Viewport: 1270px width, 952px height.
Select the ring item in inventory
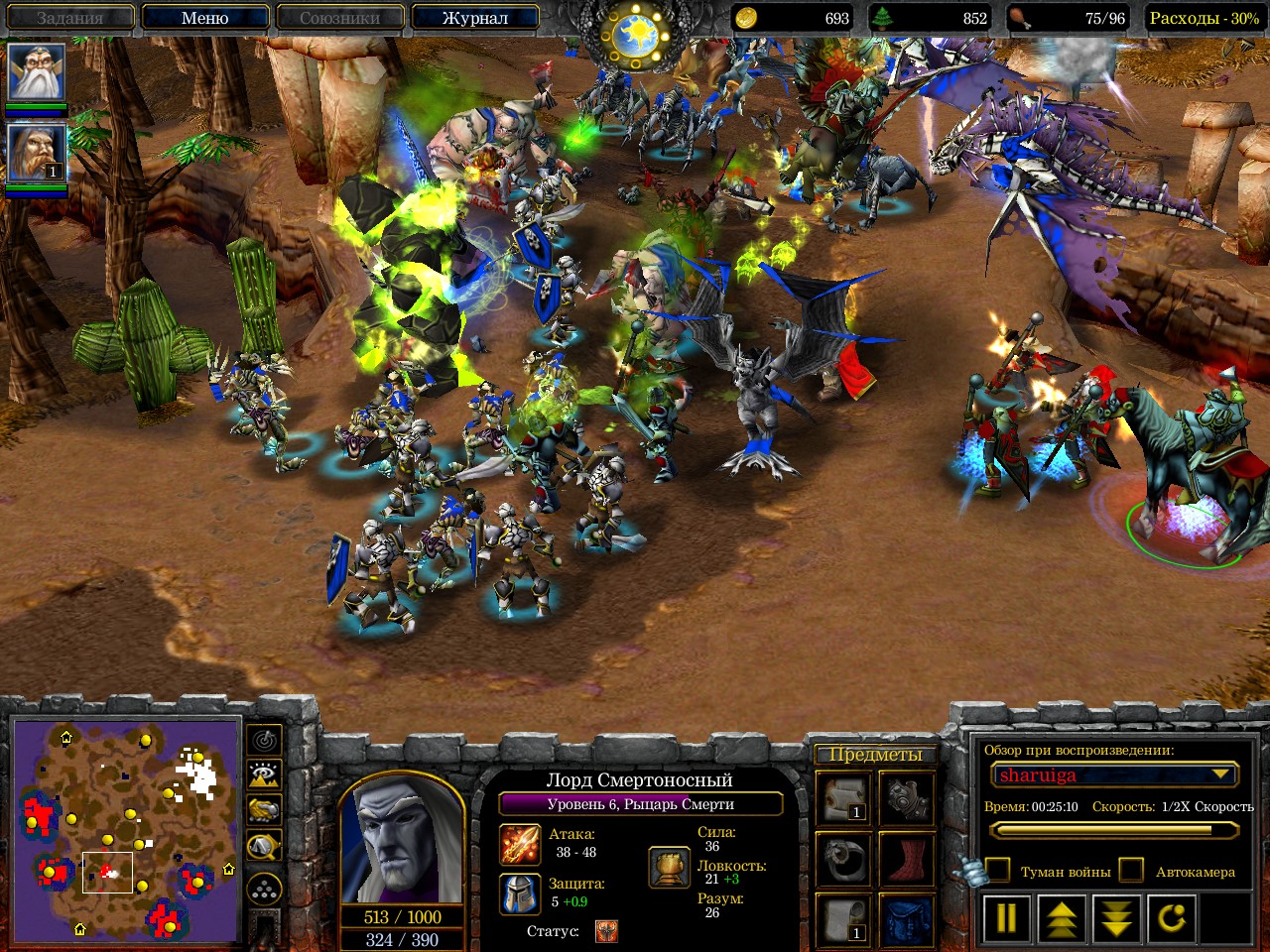(844, 858)
